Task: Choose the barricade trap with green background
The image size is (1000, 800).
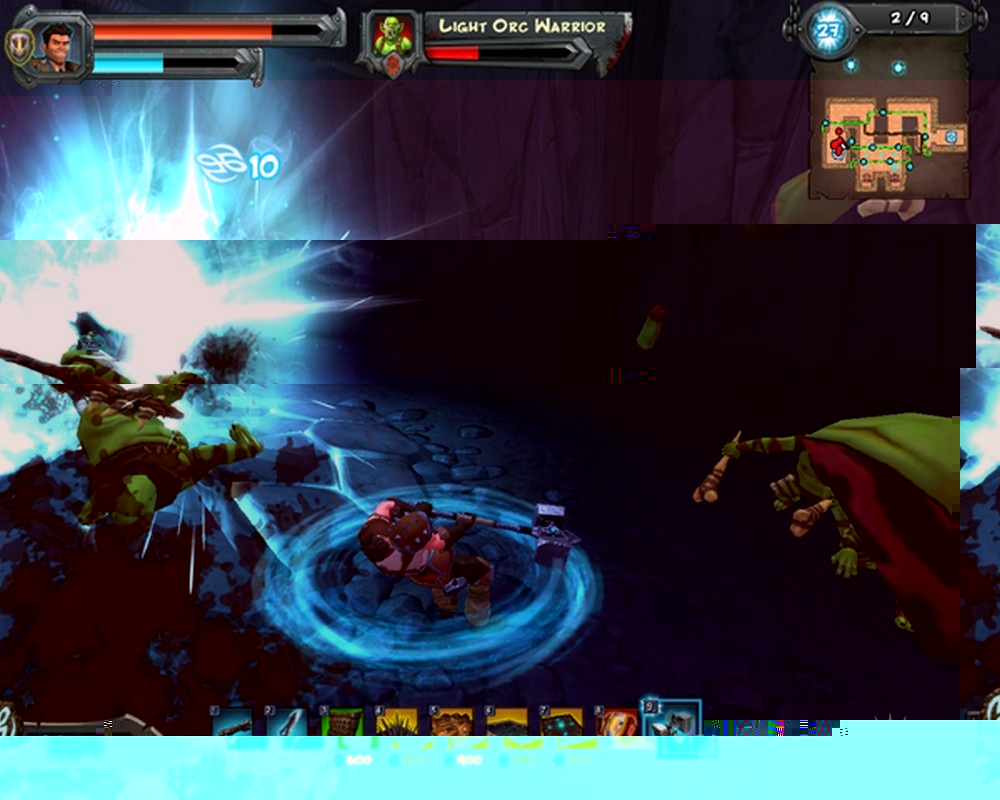Action: (340, 722)
